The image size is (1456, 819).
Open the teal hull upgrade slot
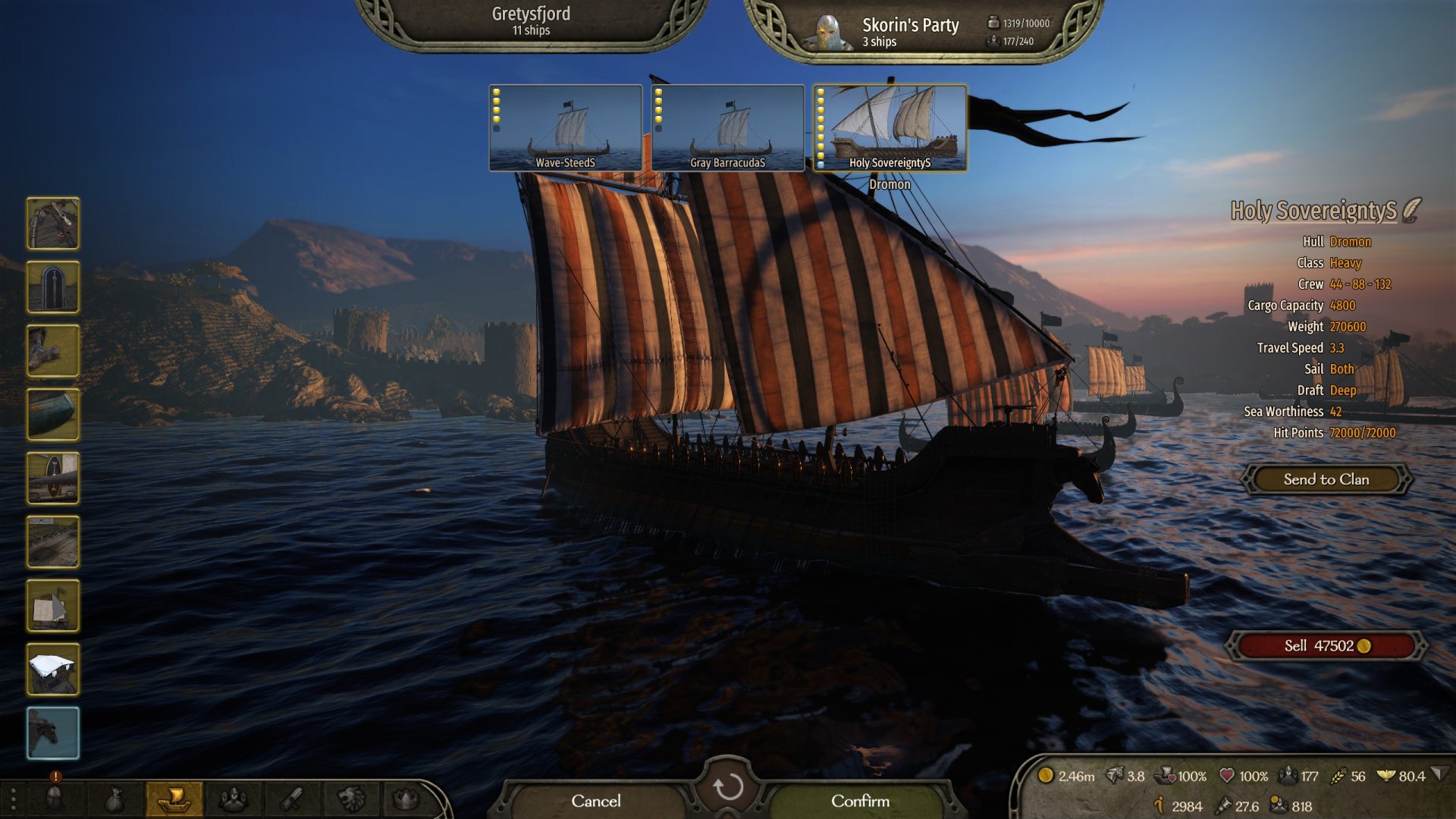pos(53,415)
